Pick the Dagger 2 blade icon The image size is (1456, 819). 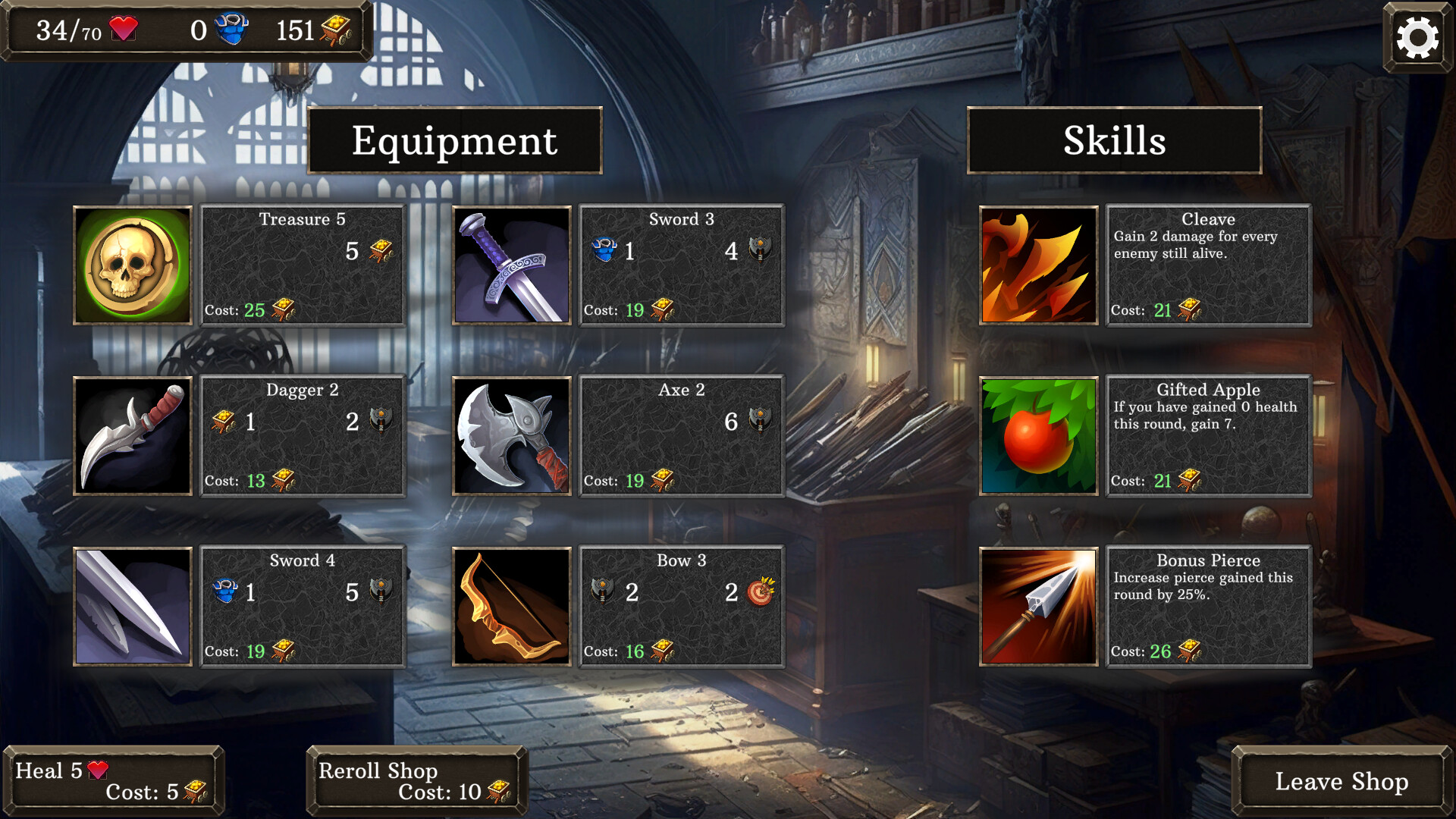pos(132,436)
